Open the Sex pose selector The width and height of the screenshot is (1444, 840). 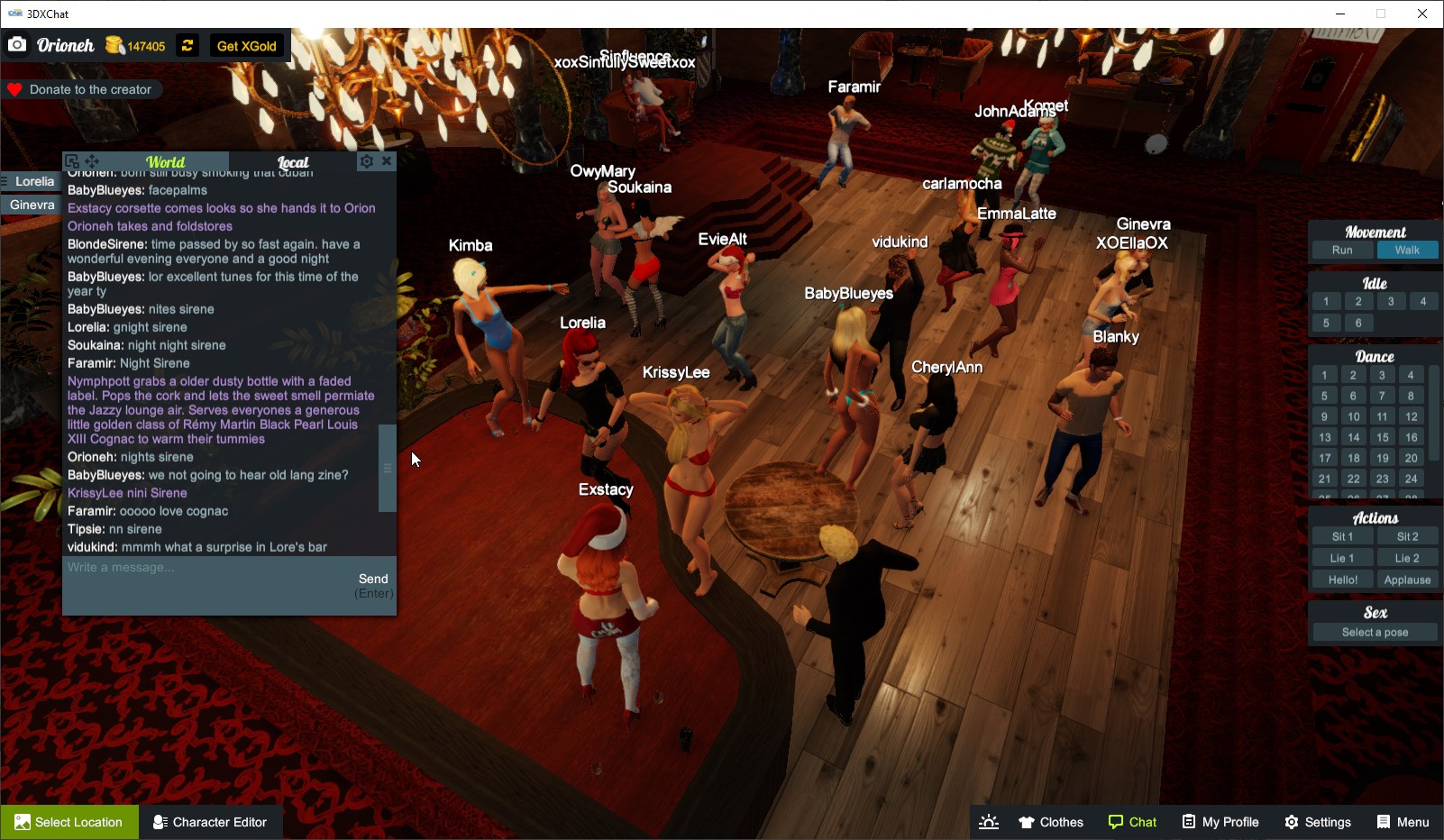coord(1373,632)
